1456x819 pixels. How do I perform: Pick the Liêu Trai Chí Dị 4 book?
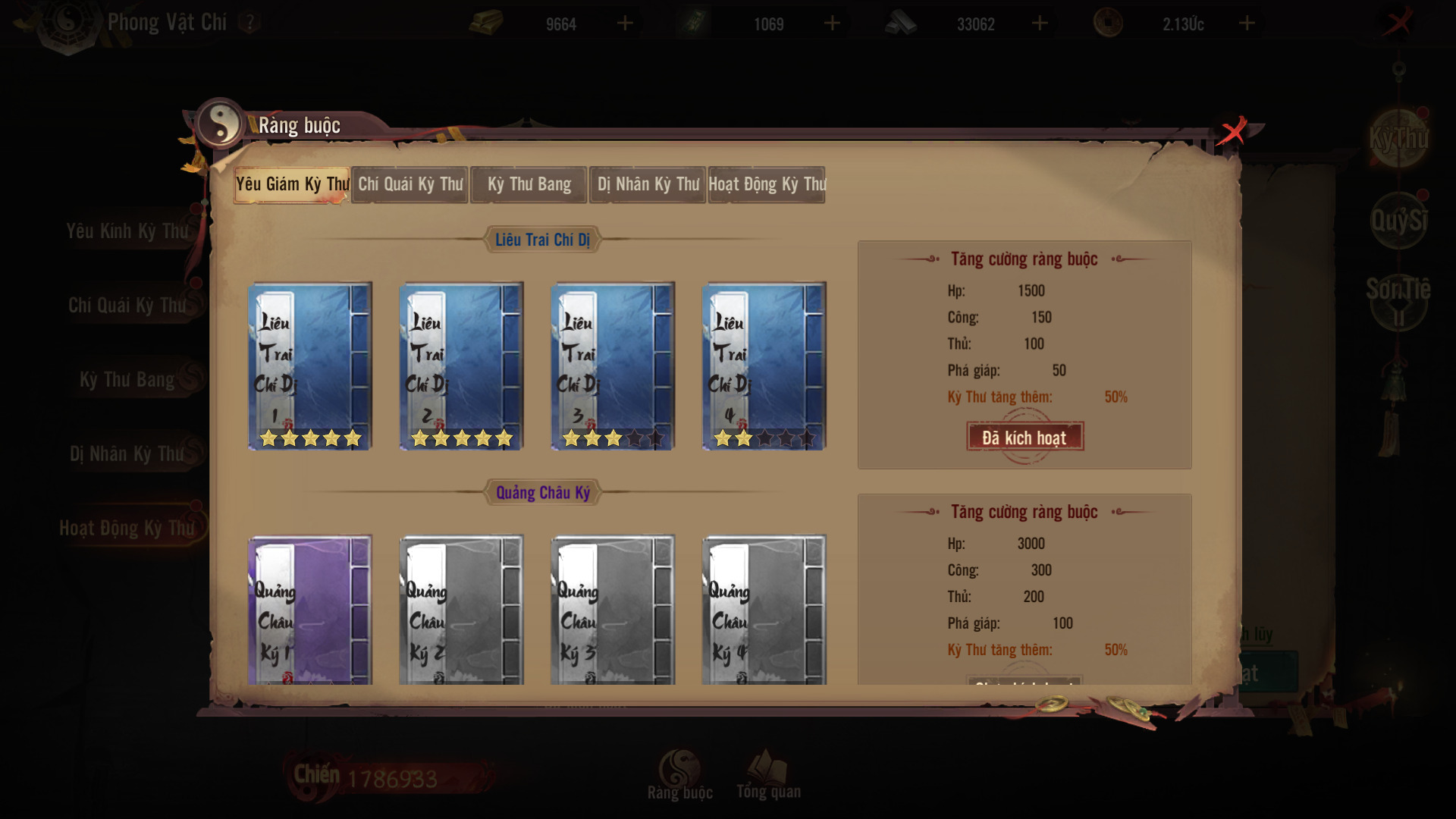[764, 366]
